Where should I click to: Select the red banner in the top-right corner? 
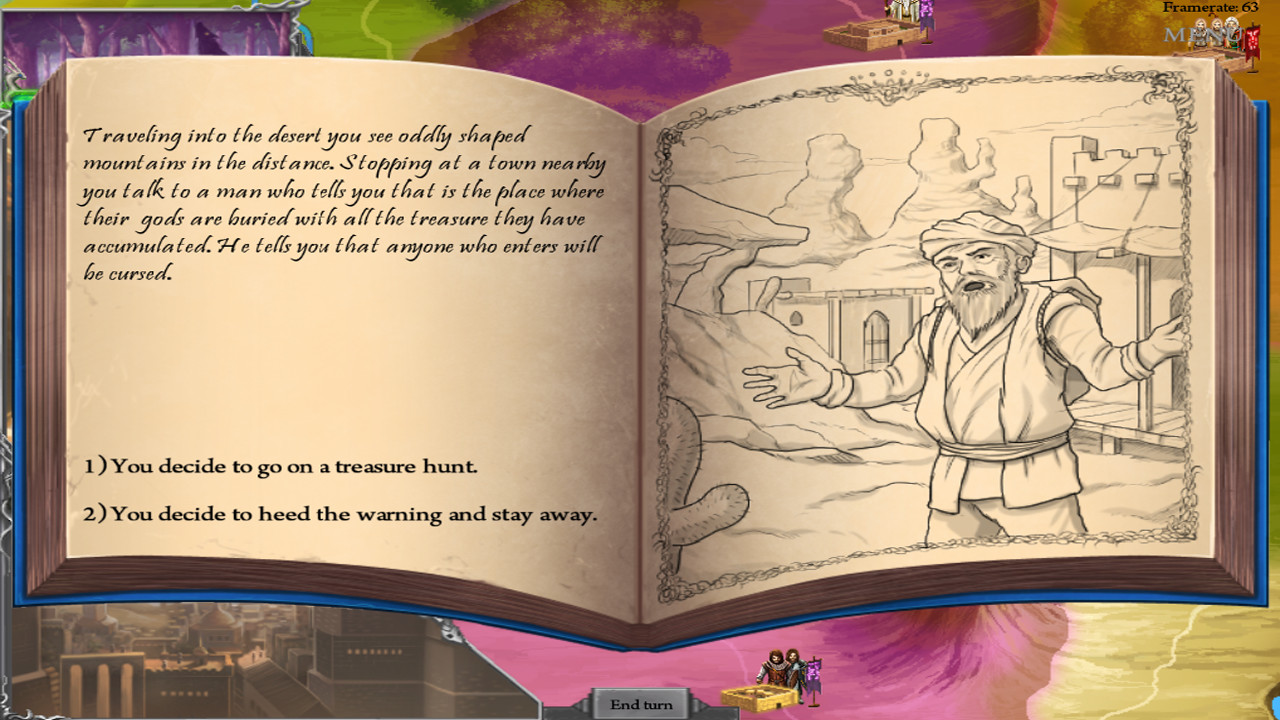click(x=1251, y=38)
